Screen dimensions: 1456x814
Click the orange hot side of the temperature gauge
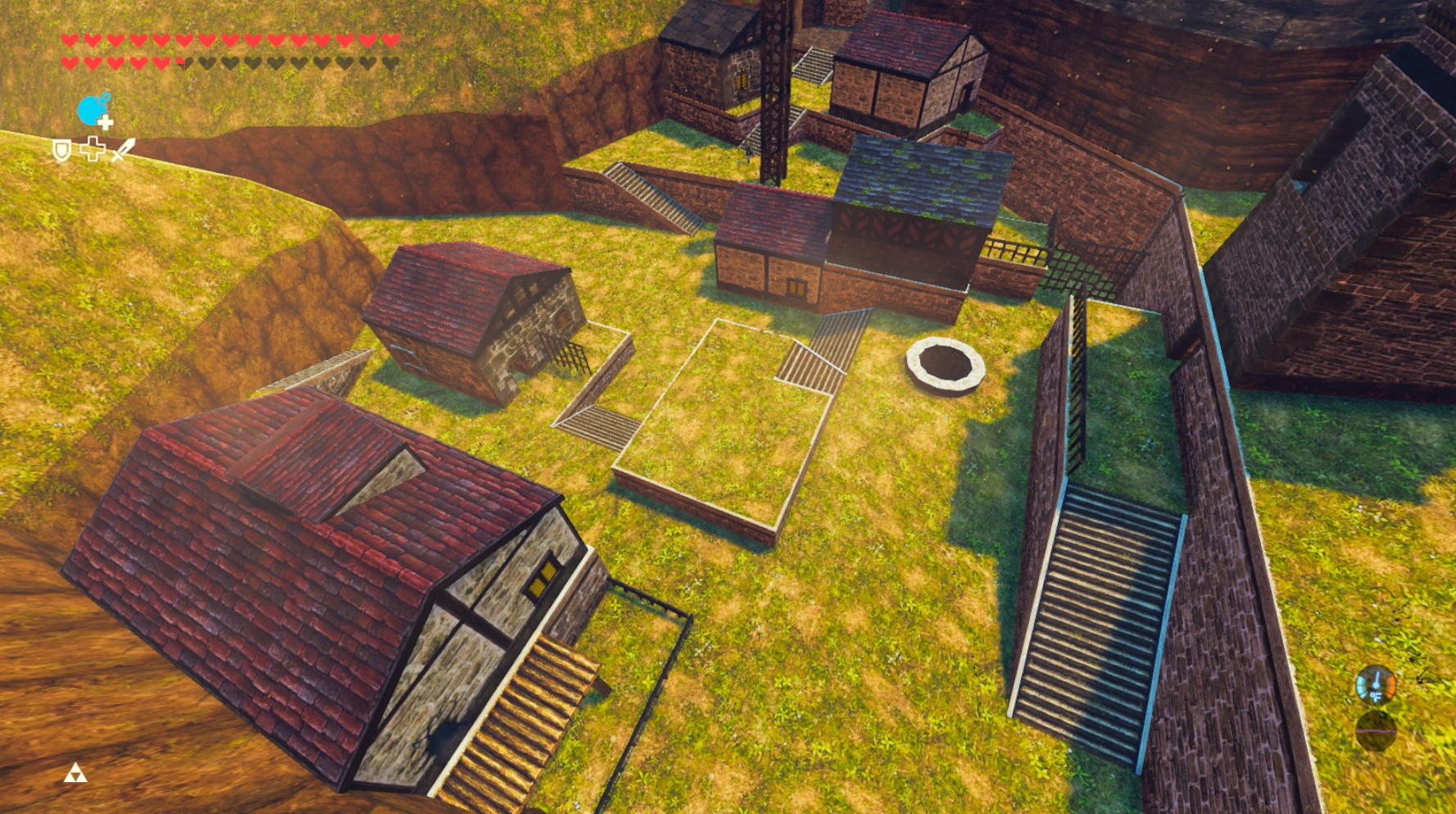1390,687
